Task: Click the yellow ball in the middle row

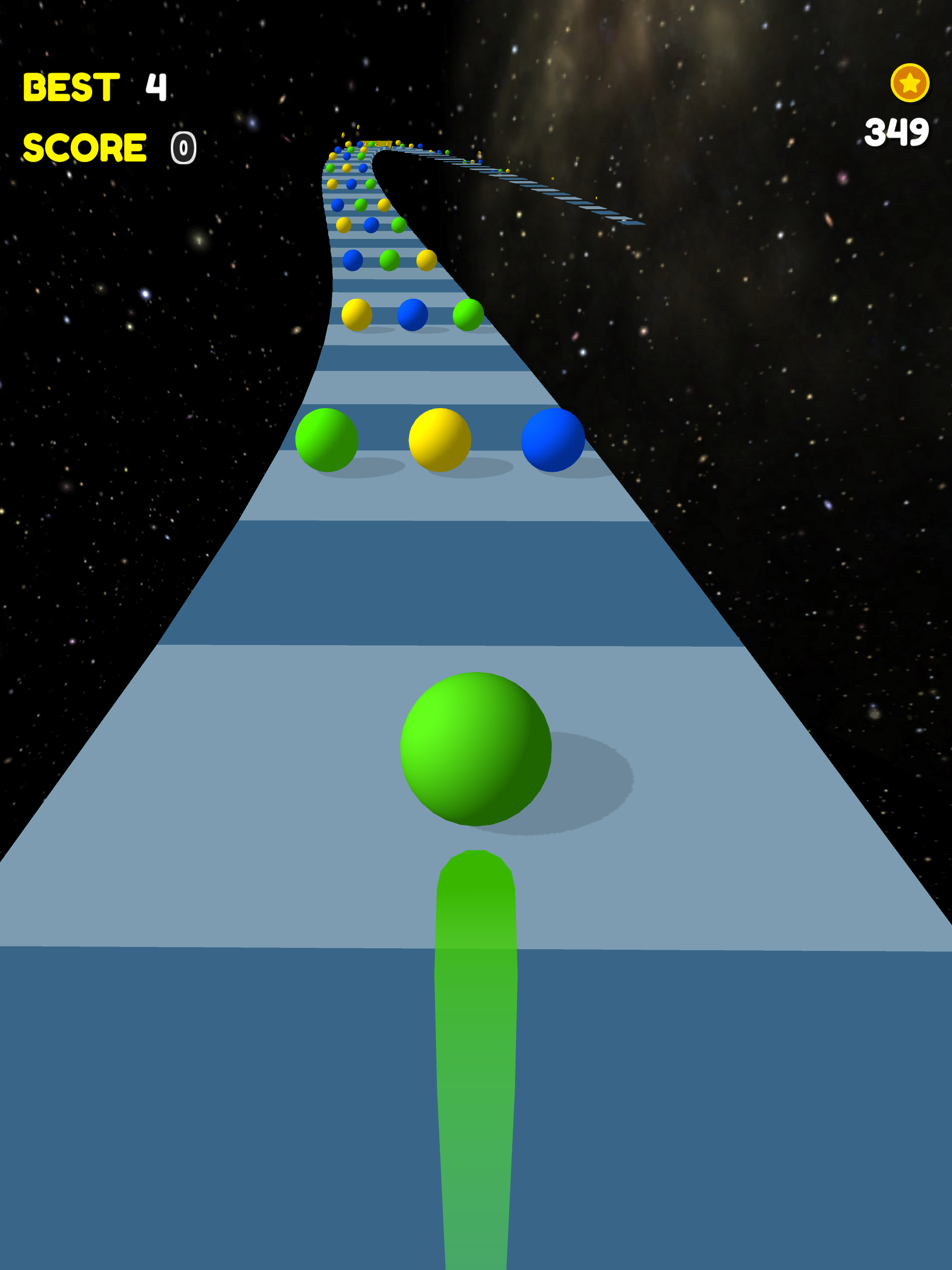Action: coord(357,315)
